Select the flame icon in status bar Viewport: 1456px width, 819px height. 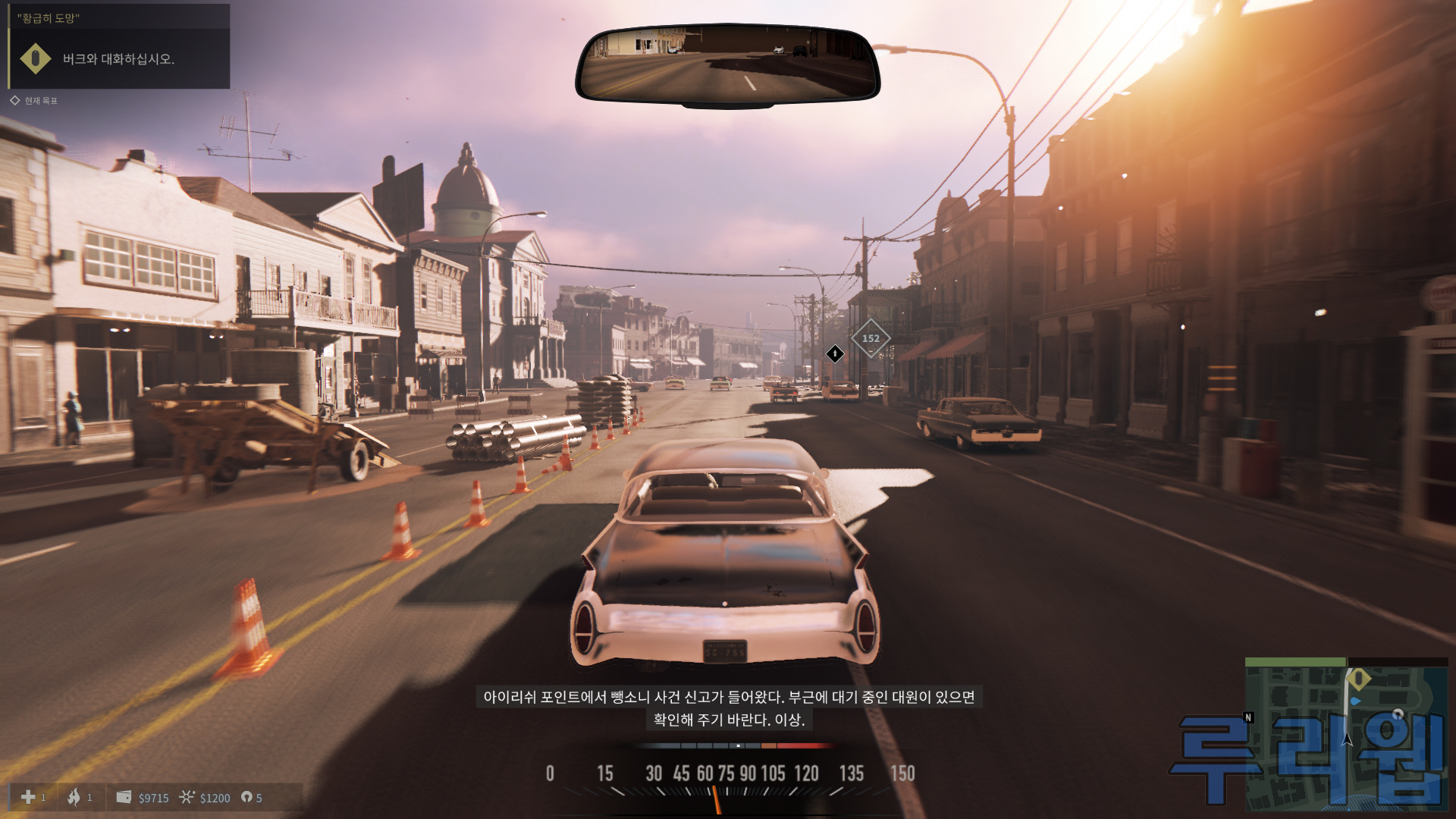[x=74, y=797]
